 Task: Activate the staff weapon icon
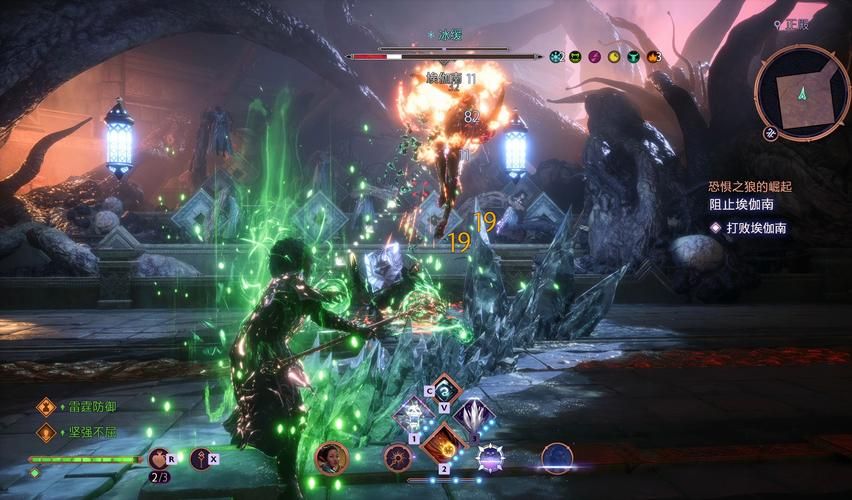[200, 459]
